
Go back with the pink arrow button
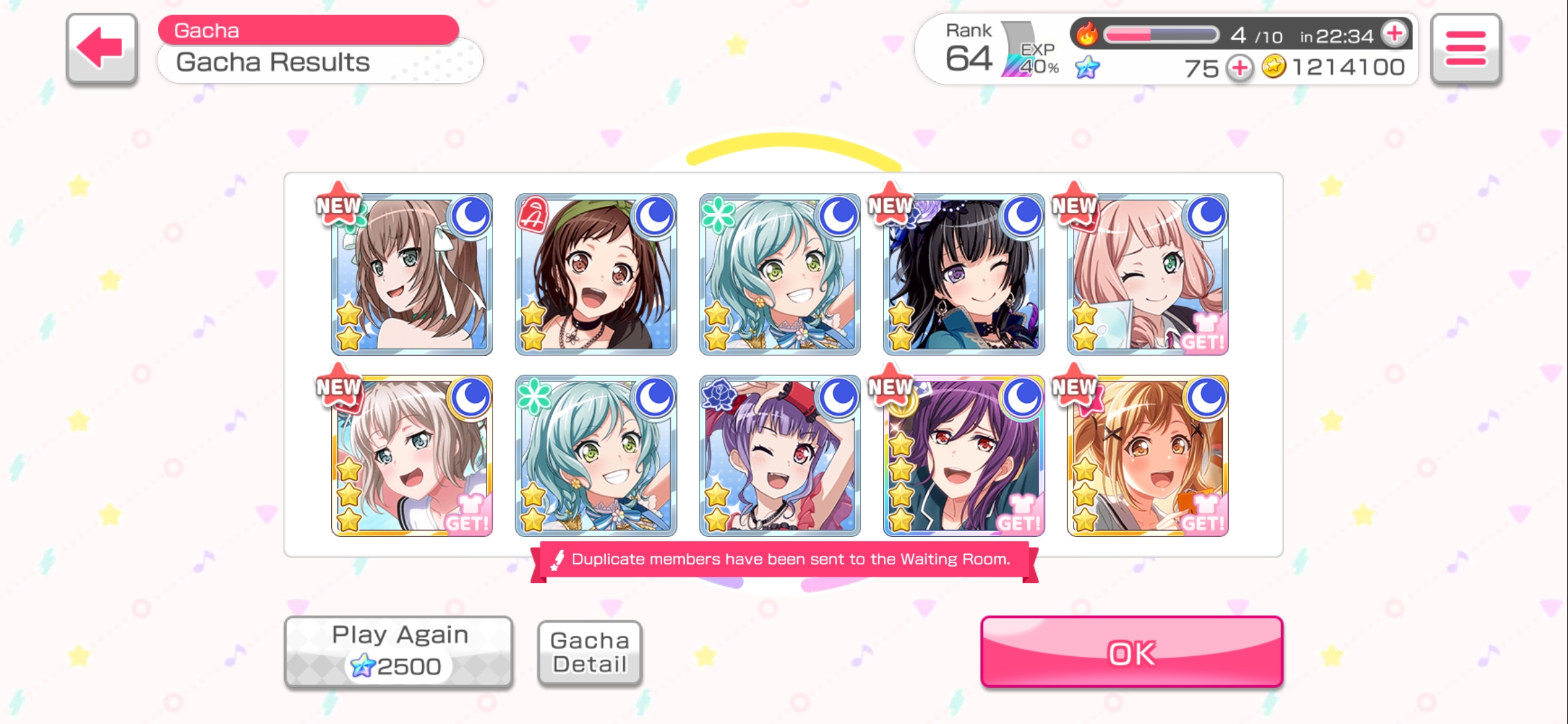click(102, 49)
